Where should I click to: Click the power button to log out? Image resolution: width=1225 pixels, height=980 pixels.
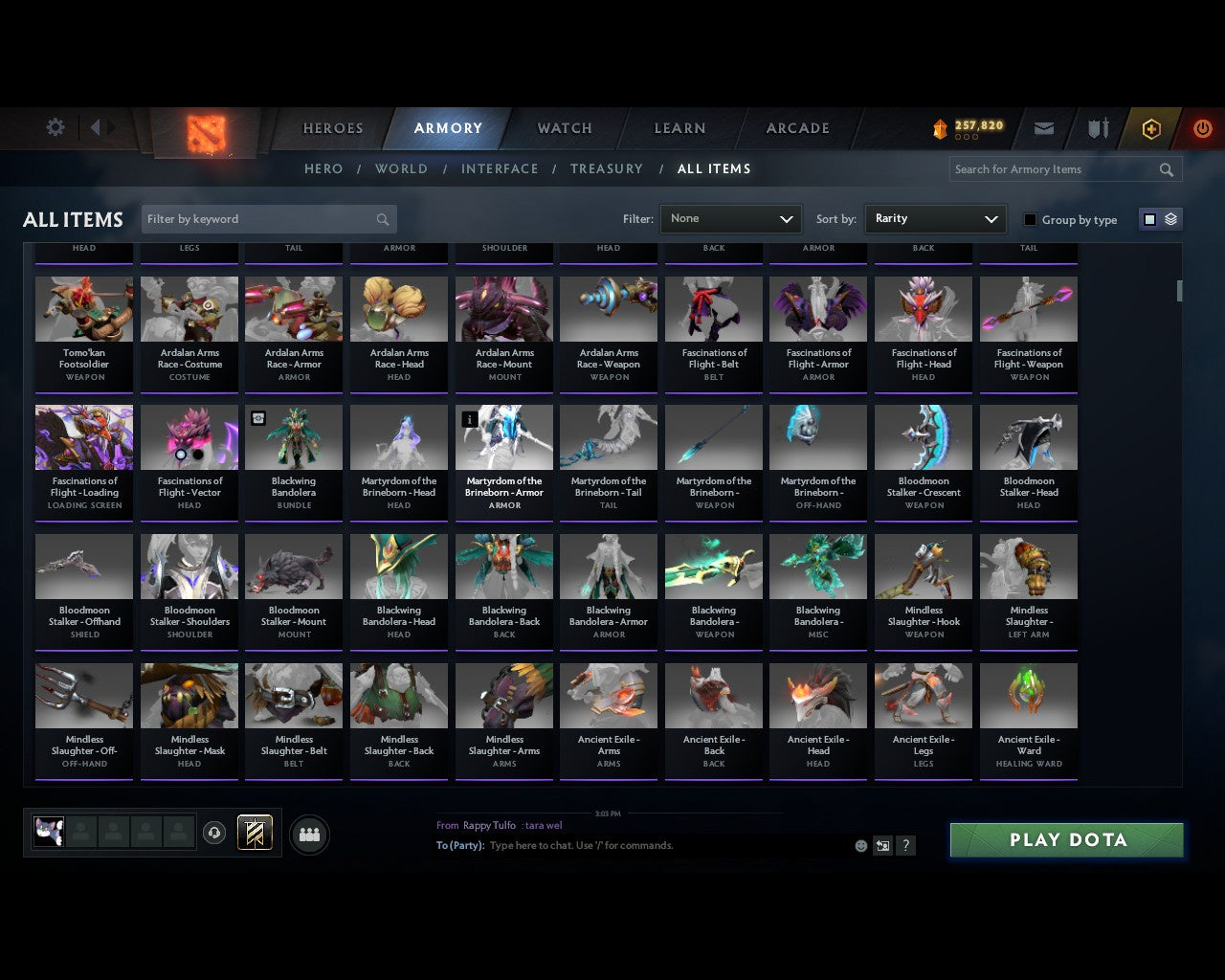pyautogui.click(x=1203, y=128)
